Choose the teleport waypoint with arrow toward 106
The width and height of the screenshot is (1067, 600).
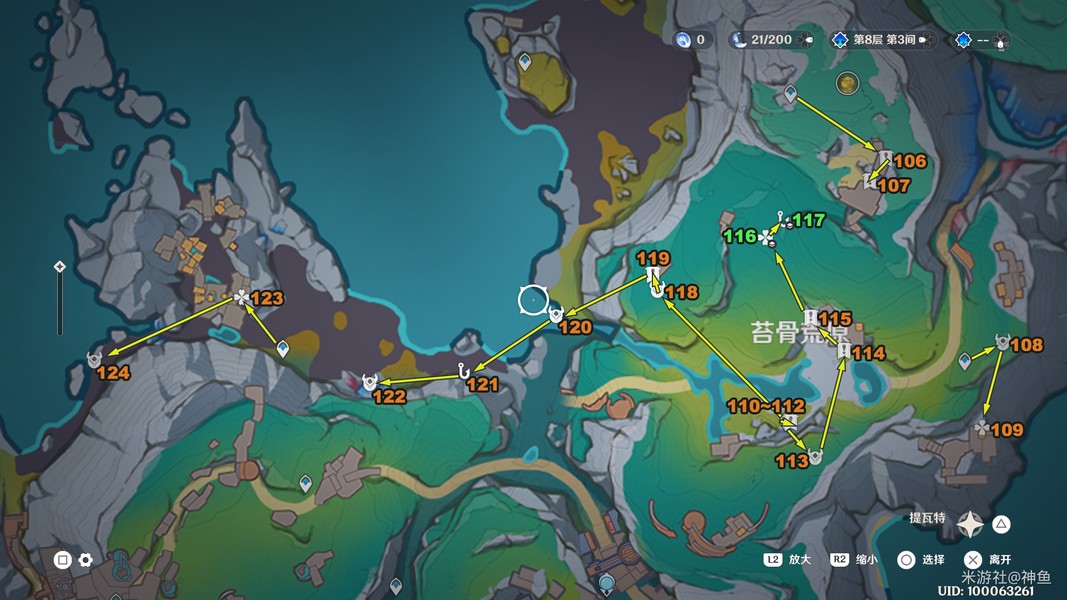(x=790, y=94)
